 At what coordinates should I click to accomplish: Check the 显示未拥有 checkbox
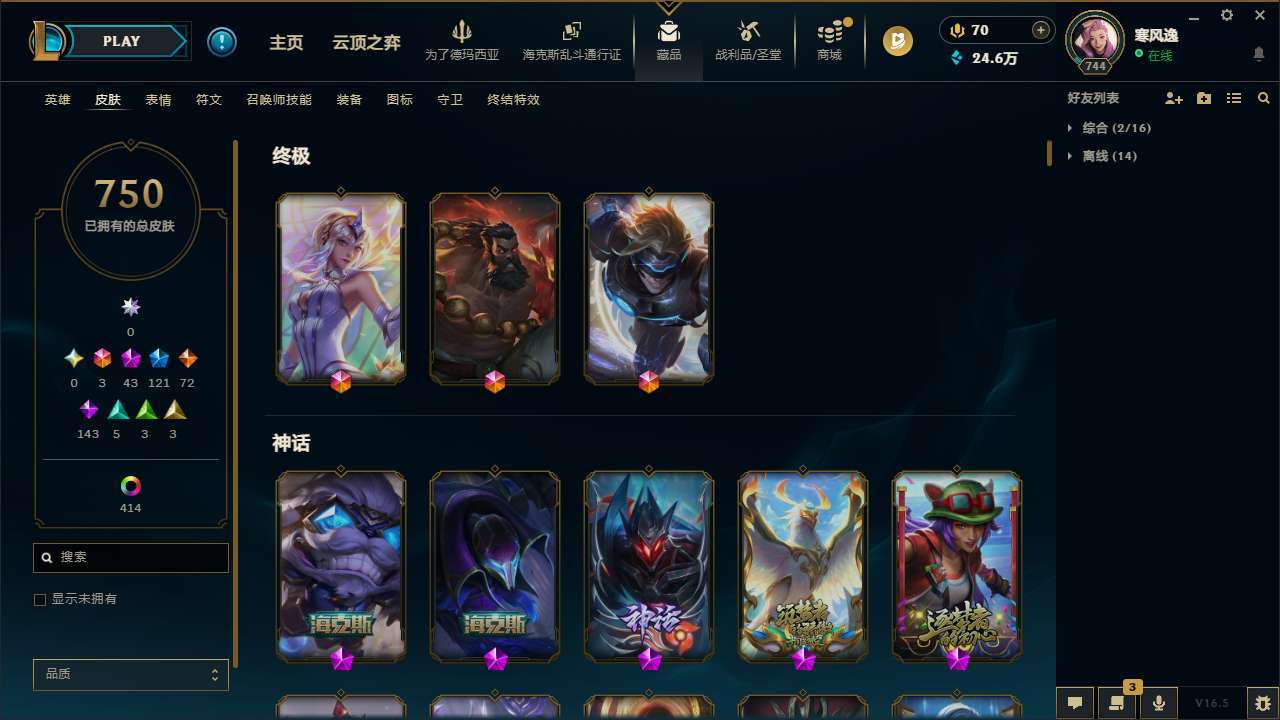(x=40, y=599)
